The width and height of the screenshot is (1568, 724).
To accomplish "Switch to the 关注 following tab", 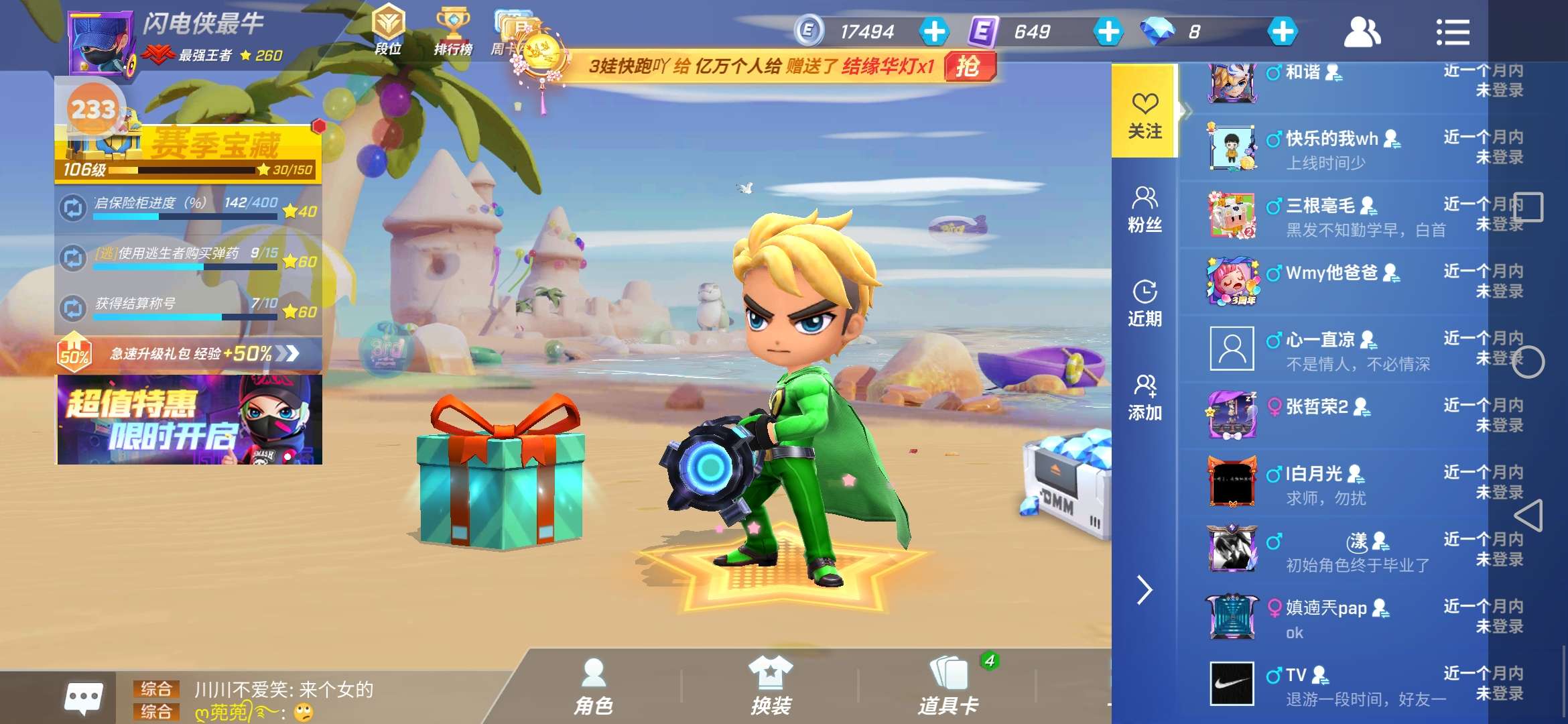I will (1145, 114).
